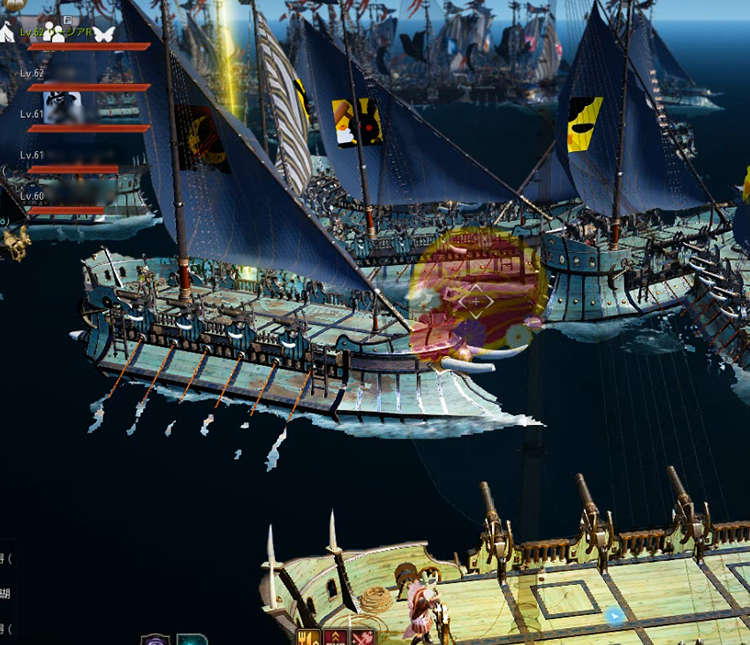Click the white butterfly icon
The height and width of the screenshot is (645, 750).
click(104, 33)
